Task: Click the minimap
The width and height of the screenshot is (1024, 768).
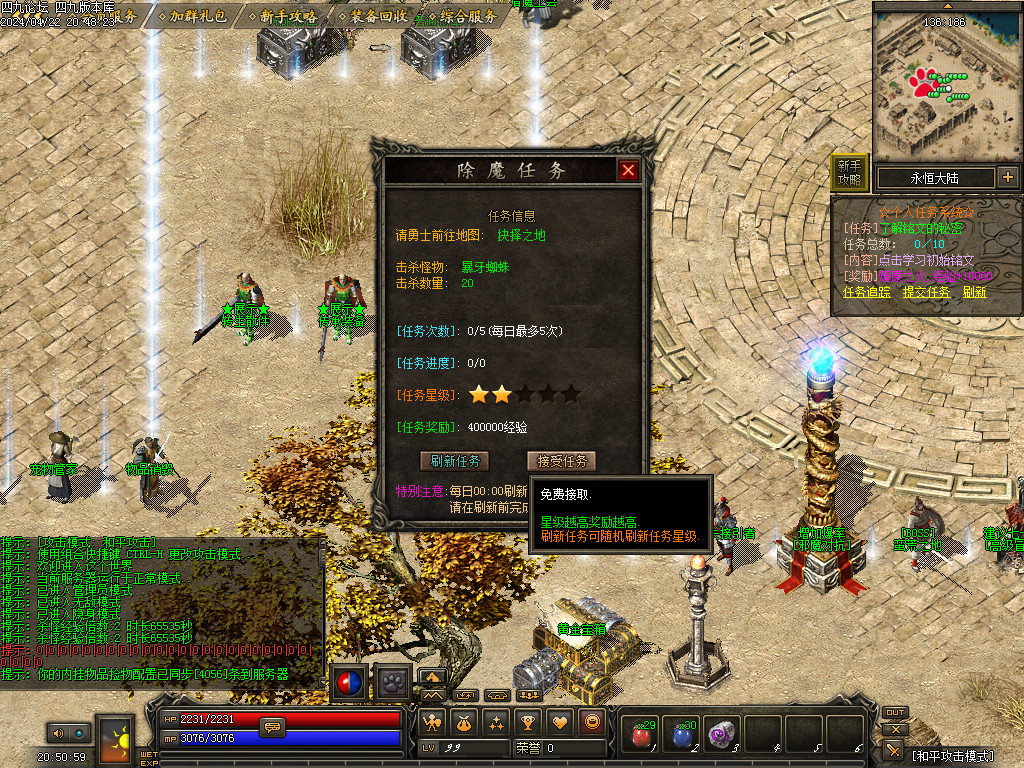Action: (946, 82)
